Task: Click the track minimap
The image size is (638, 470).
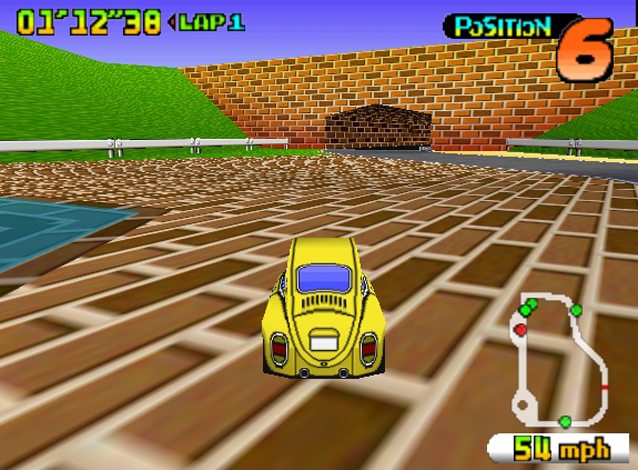Action: (558, 361)
